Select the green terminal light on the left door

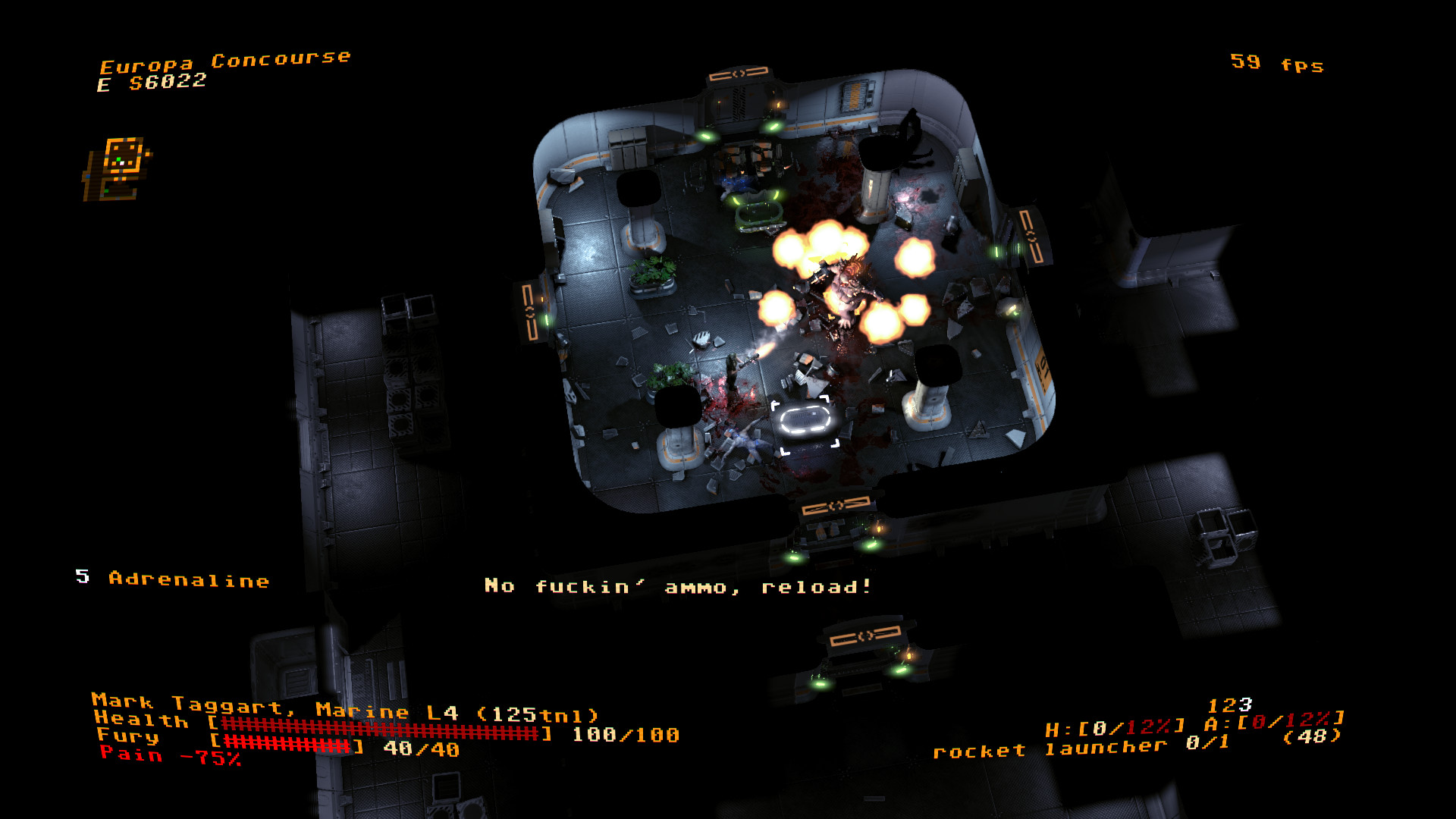(548, 318)
